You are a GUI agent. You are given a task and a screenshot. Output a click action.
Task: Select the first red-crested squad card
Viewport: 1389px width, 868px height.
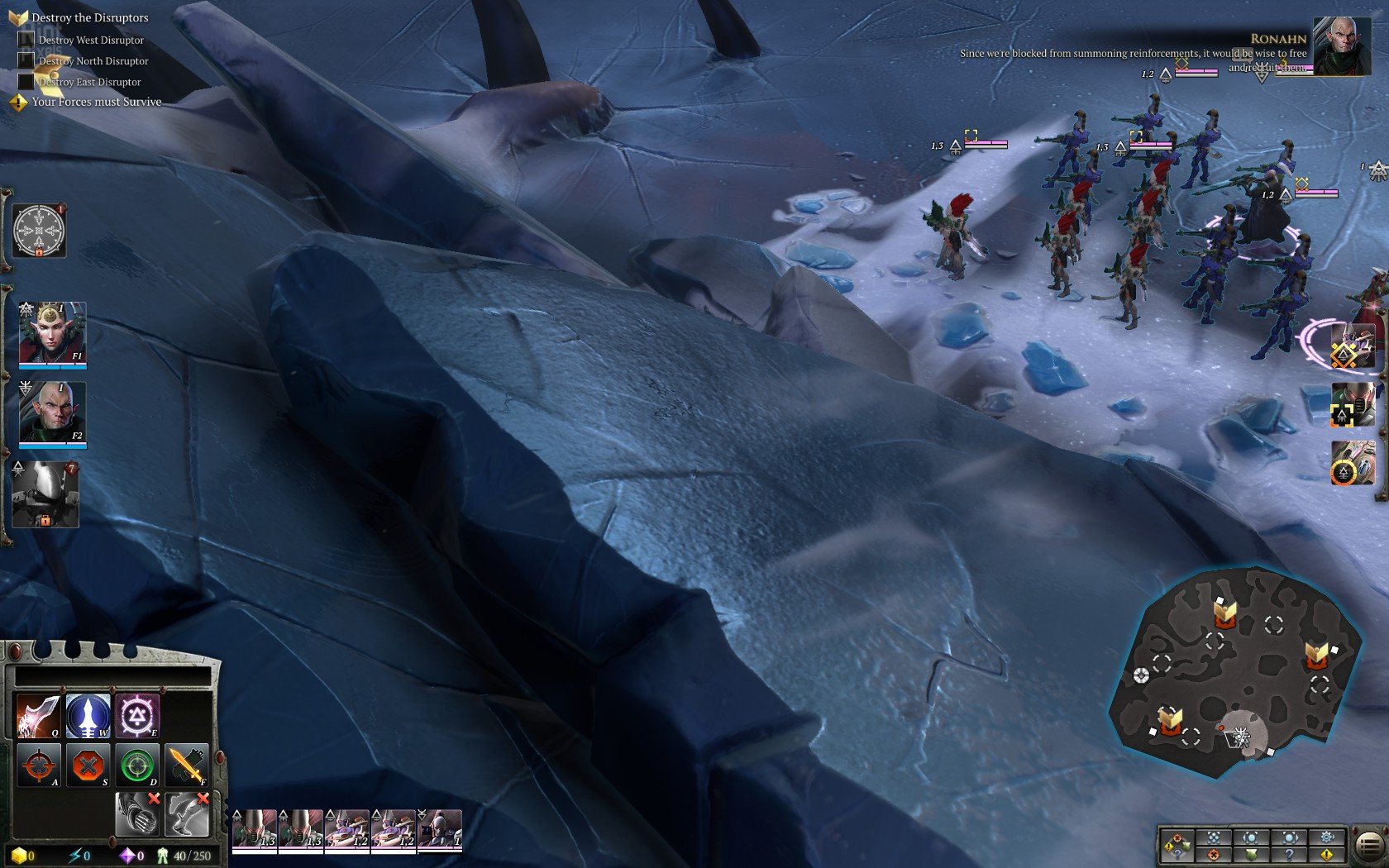tap(255, 829)
